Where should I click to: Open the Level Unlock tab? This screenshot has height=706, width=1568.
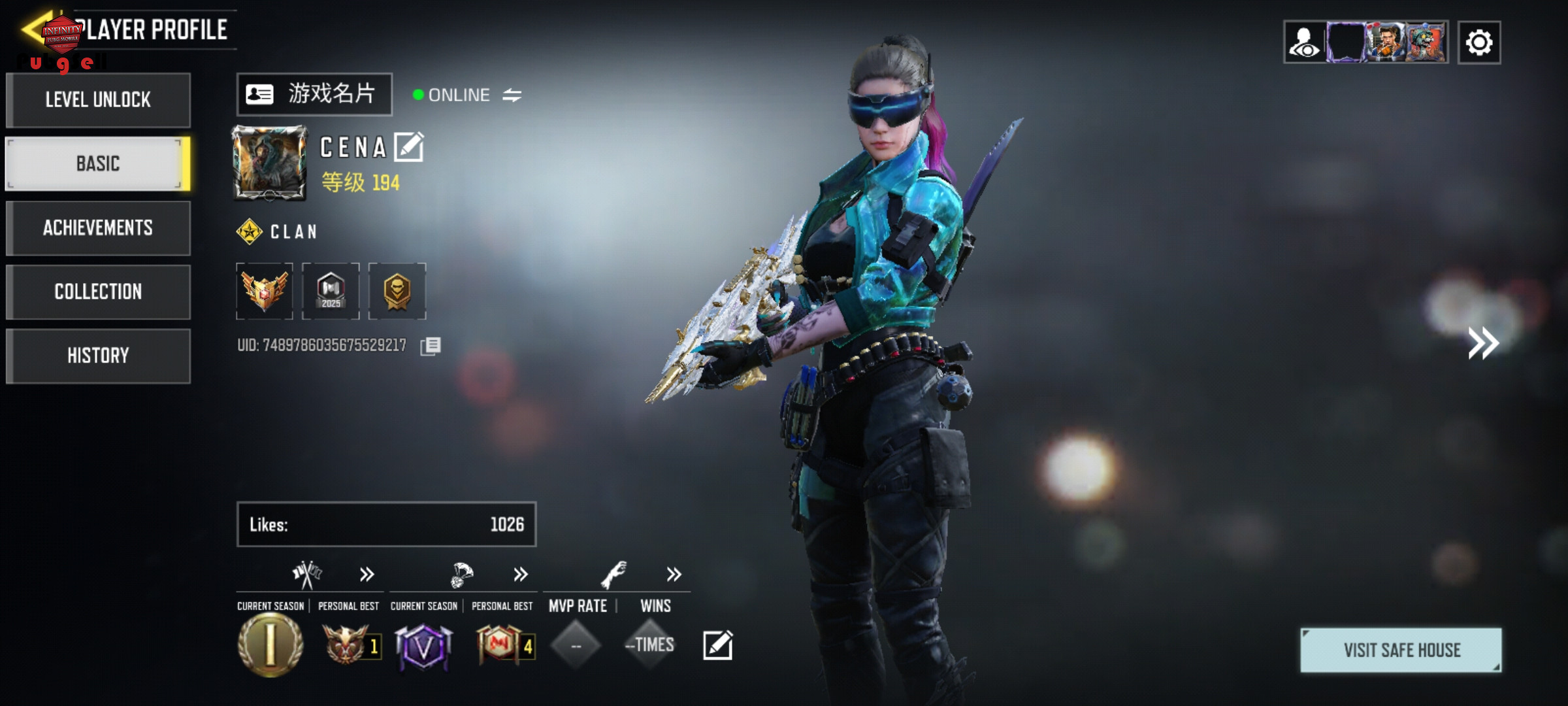tap(98, 100)
